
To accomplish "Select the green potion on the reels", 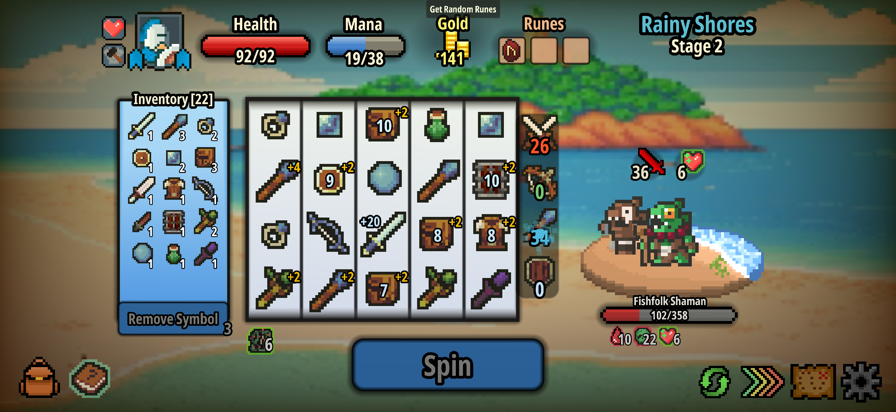I will tap(437, 126).
